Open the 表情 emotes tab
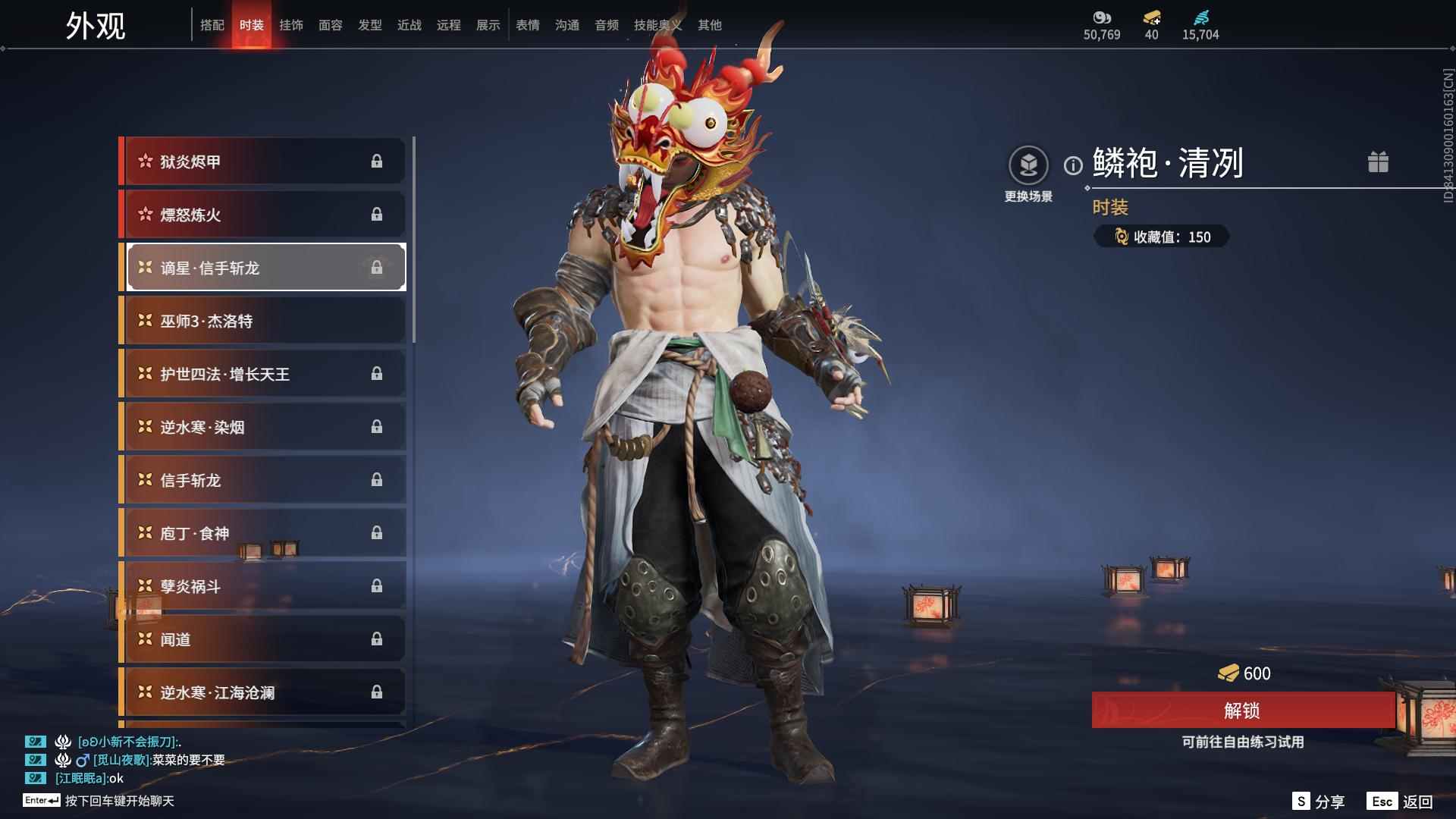Image resolution: width=1456 pixels, height=819 pixels. tap(528, 25)
